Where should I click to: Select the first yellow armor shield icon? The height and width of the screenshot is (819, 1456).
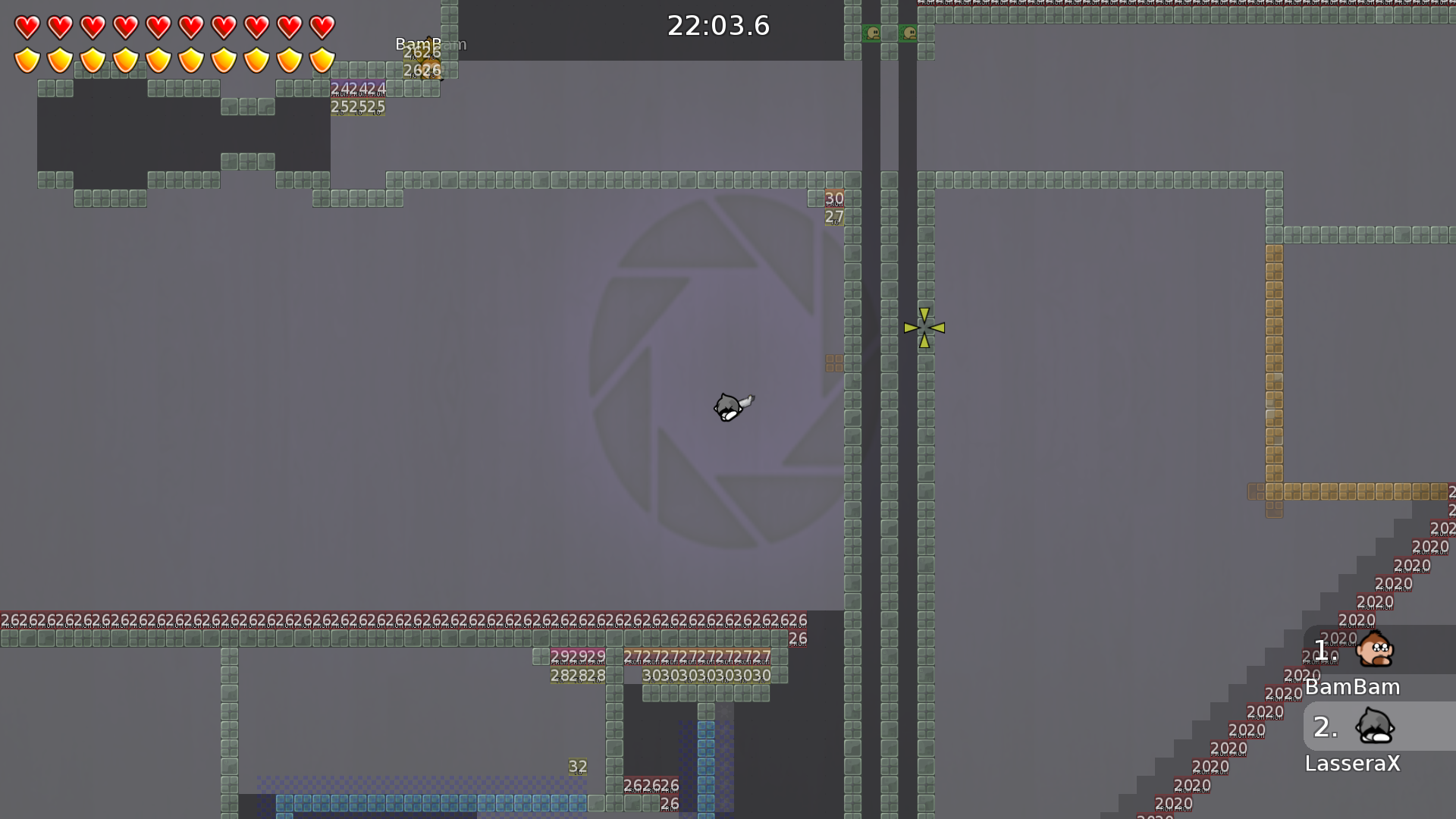point(26,60)
